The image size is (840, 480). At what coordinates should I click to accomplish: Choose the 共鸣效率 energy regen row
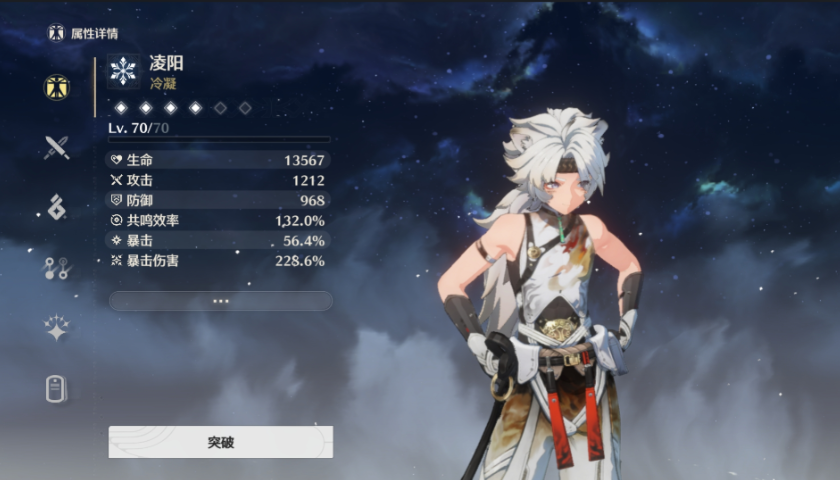pos(218,220)
